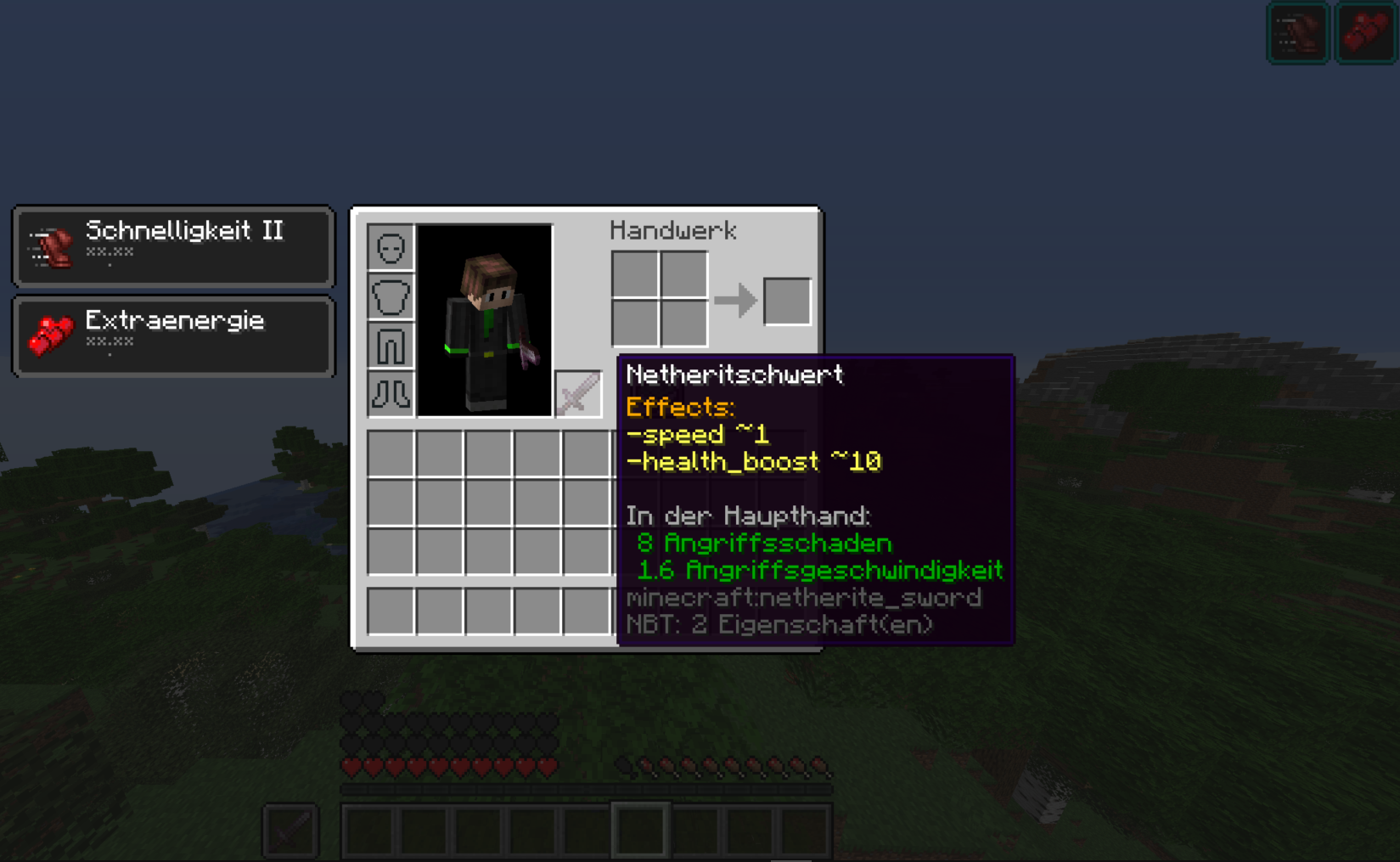The height and width of the screenshot is (862, 1400).
Task: Click the offhand sword silhouette slot
Action: 578,395
